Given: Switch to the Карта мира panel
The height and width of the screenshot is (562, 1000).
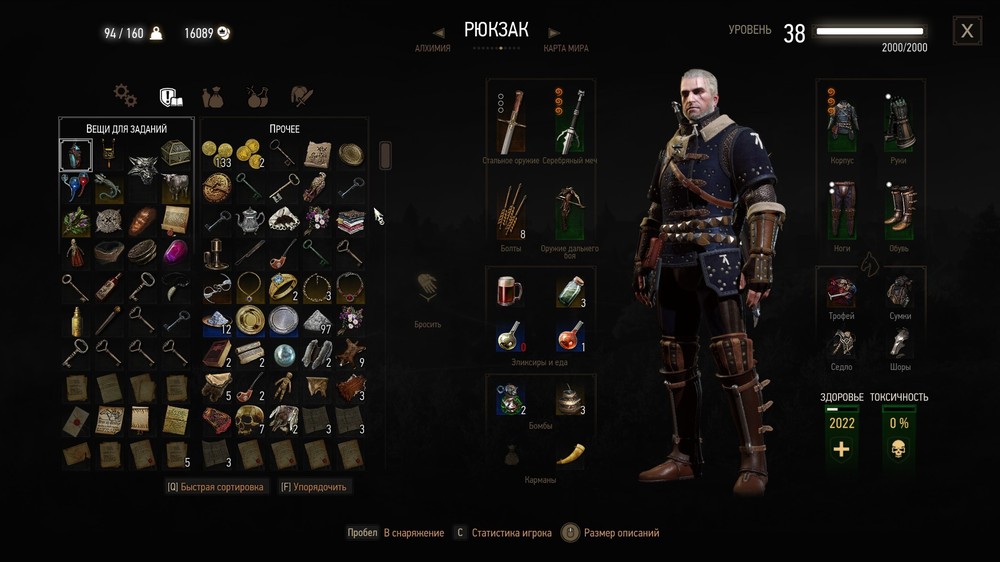Looking at the screenshot, I should coord(565,48).
